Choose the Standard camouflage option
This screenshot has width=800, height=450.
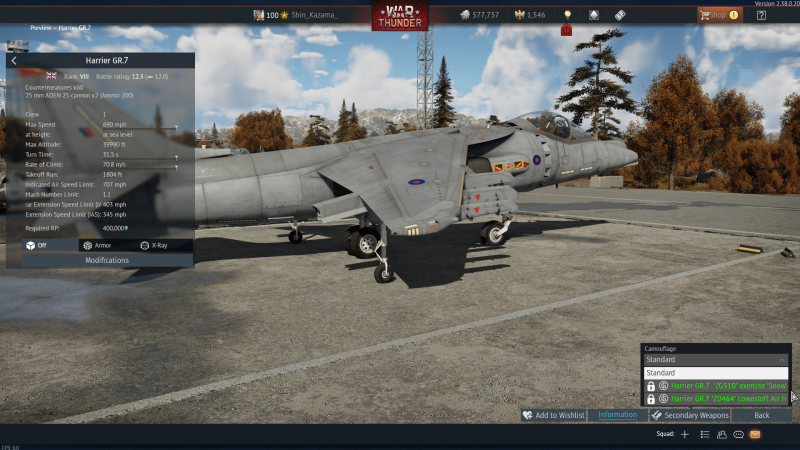(x=716, y=373)
